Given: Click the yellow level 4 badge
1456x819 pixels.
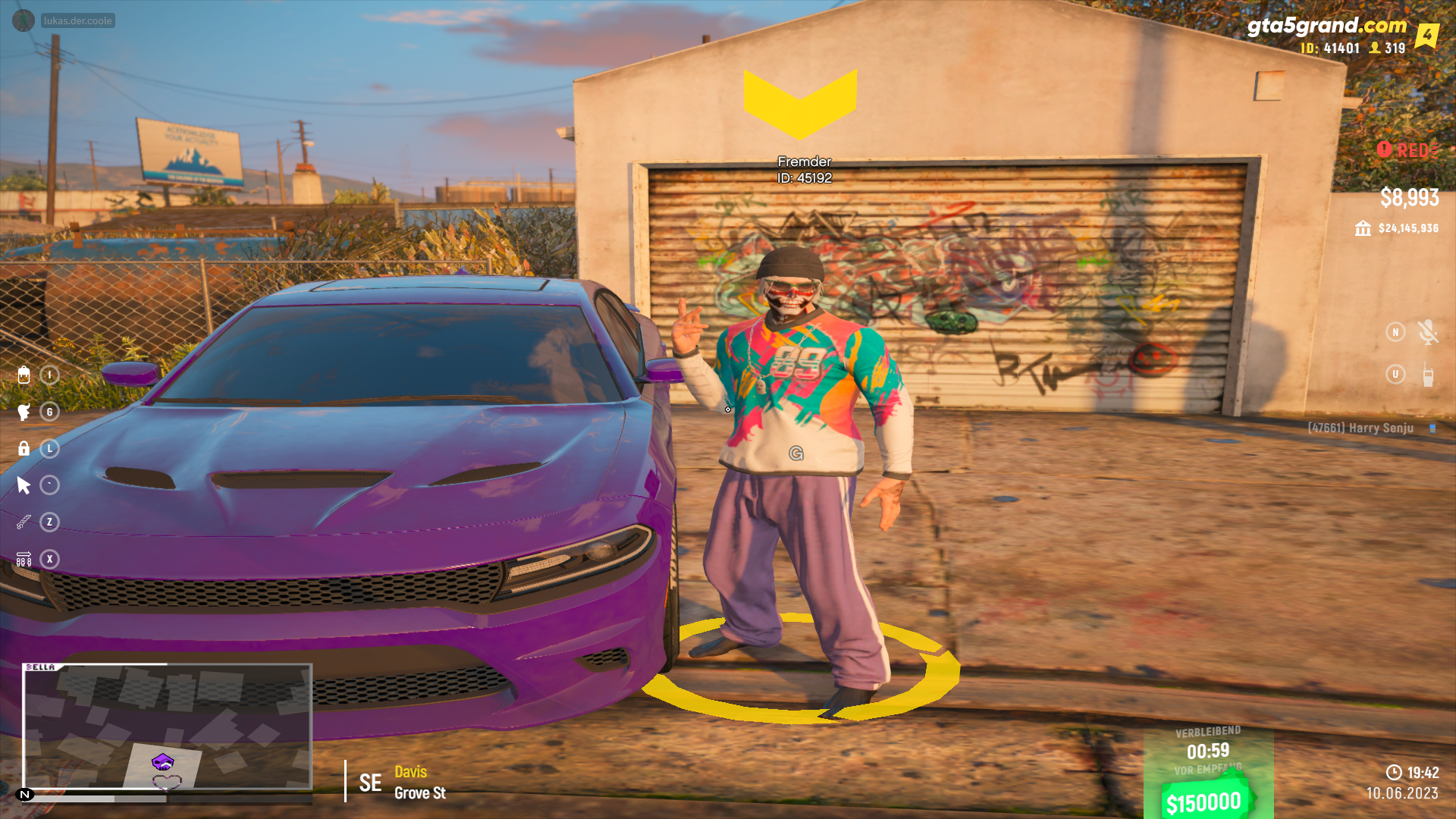Looking at the screenshot, I should 1426,35.
